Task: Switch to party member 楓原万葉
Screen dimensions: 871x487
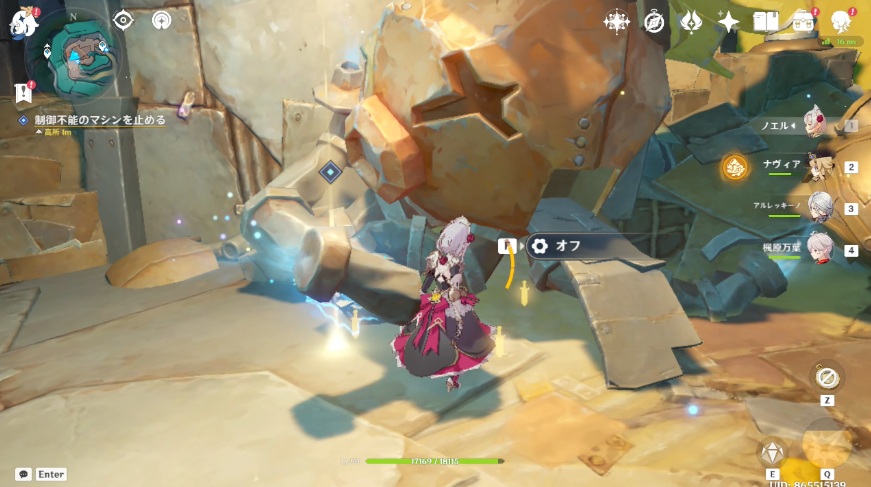Action: [x=820, y=249]
